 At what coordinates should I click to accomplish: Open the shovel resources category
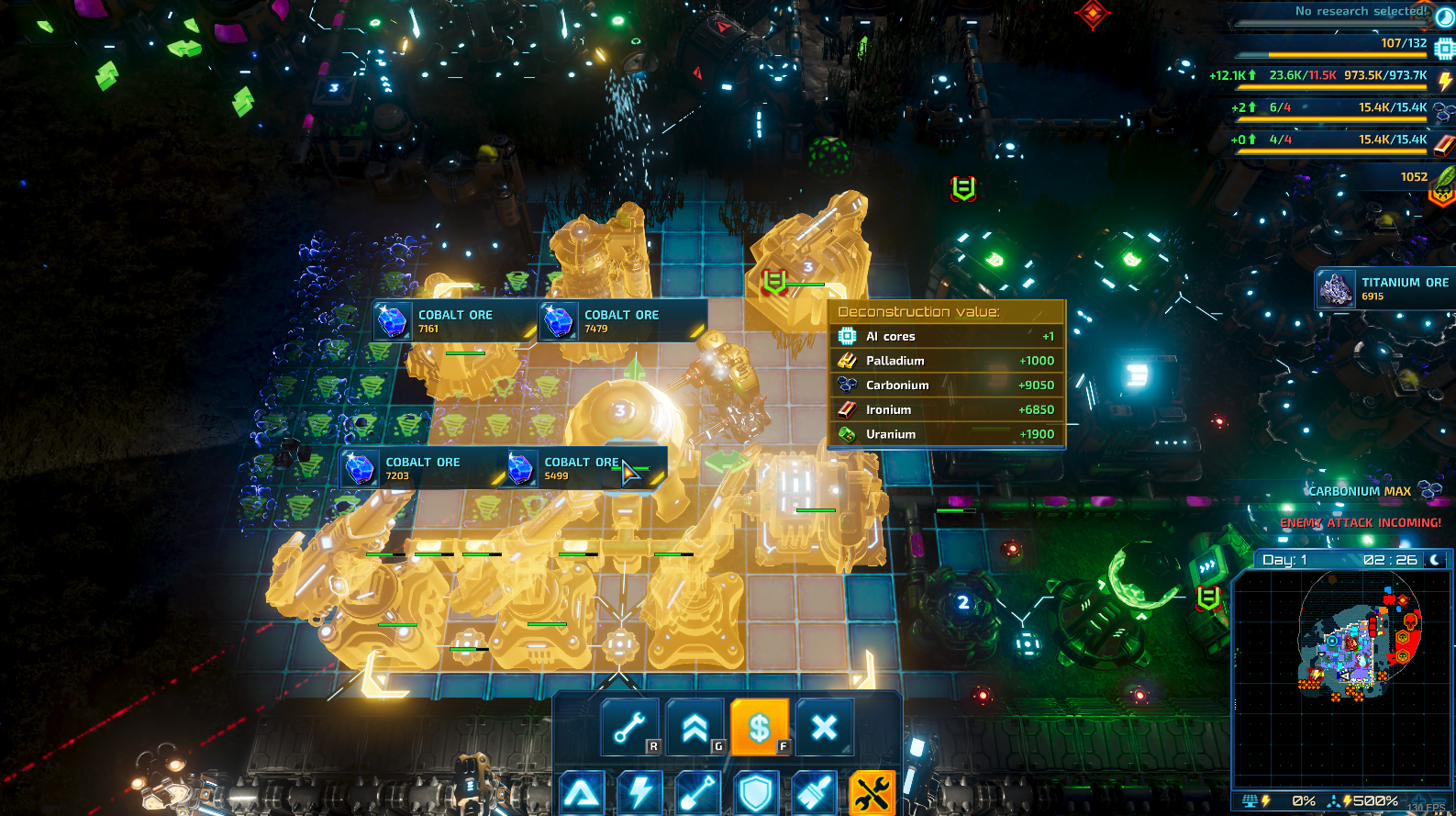[x=697, y=793]
